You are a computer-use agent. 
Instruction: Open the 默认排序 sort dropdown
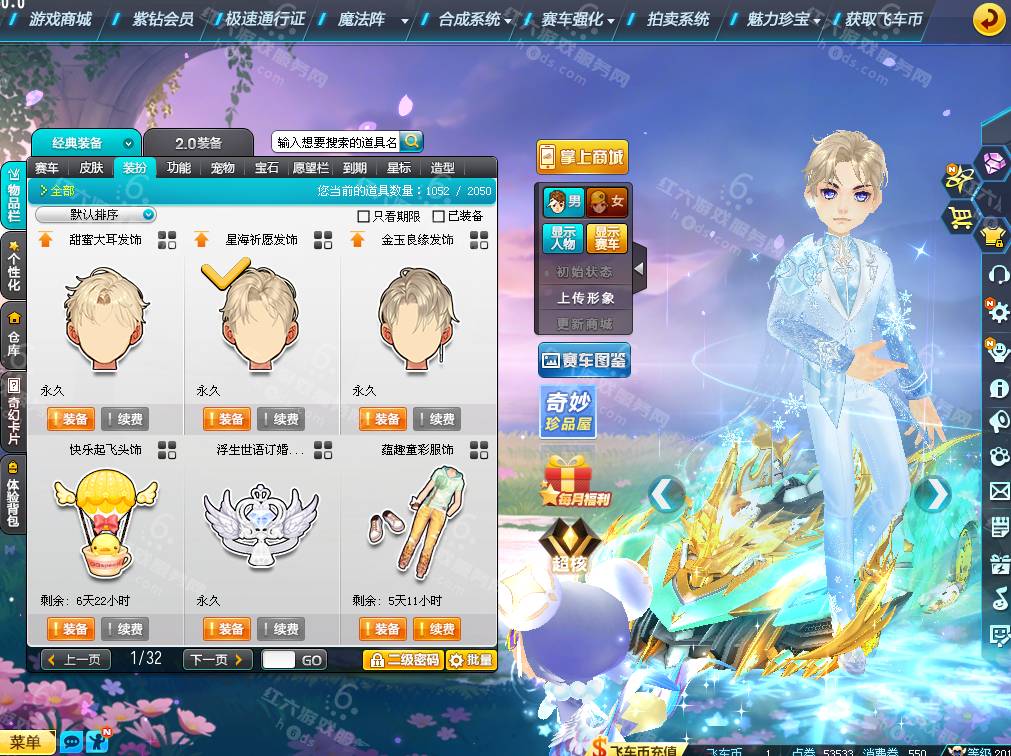[x=97, y=215]
